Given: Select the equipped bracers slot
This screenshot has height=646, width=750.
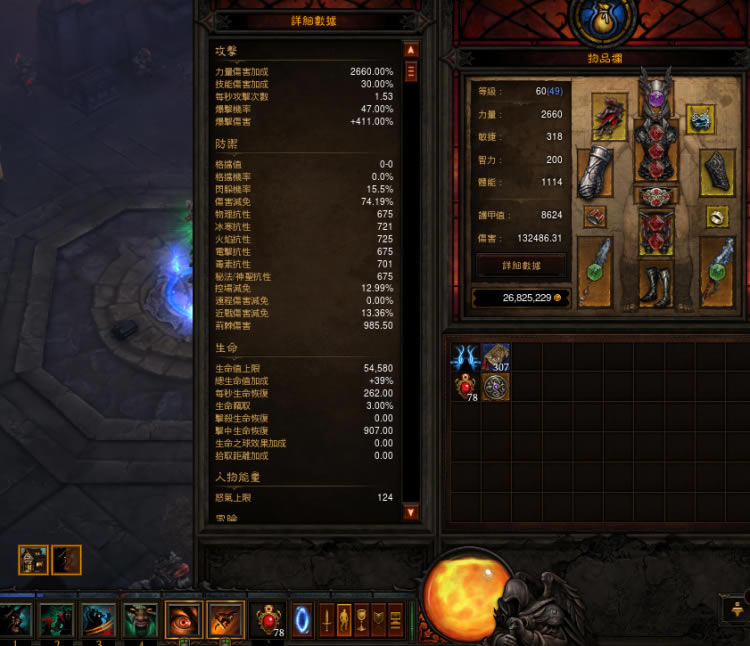Looking at the screenshot, I should pyautogui.click(x=716, y=173).
